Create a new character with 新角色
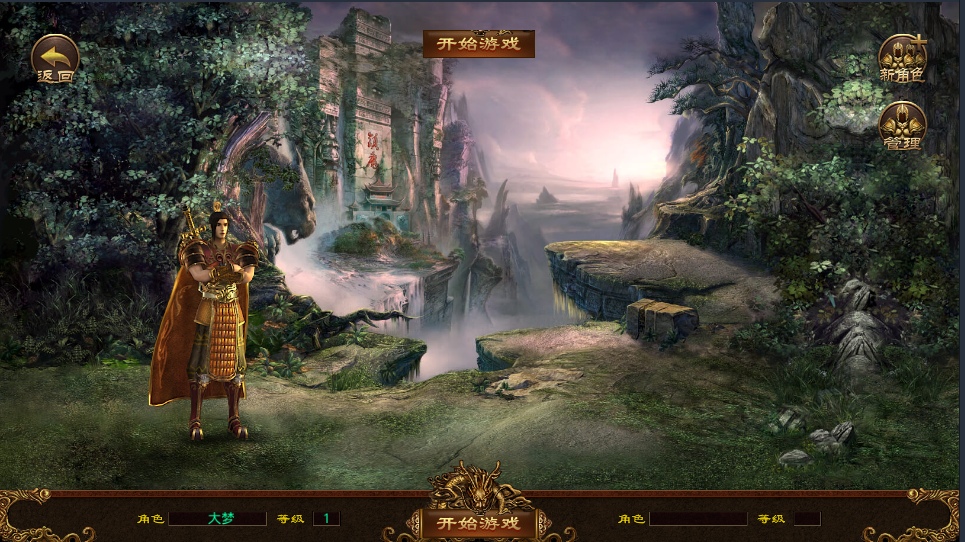Viewport: 965px width, 542px height. coord(902,59)
